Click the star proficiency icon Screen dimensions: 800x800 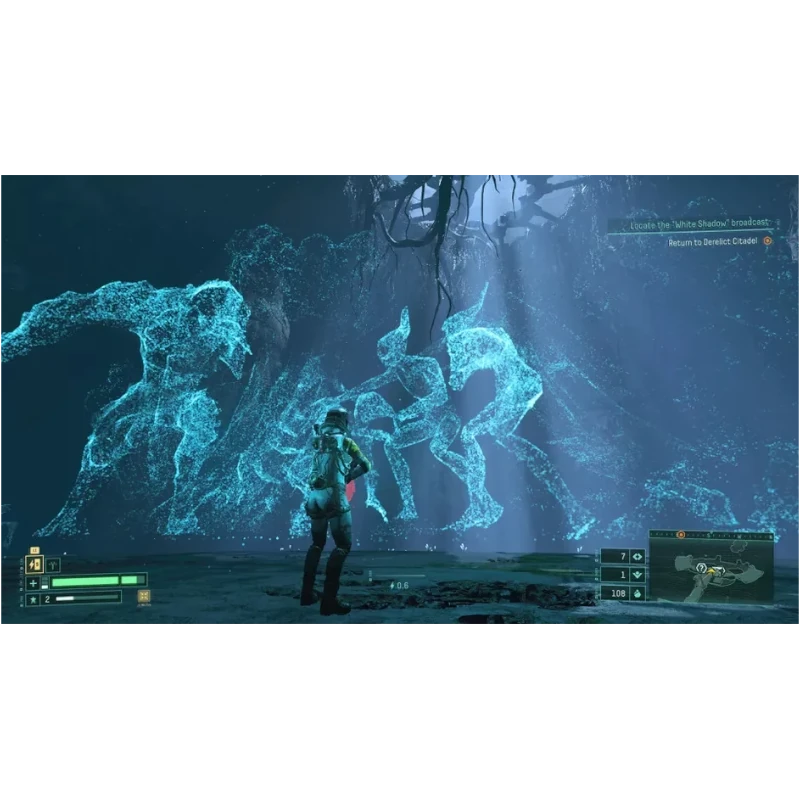33,598
